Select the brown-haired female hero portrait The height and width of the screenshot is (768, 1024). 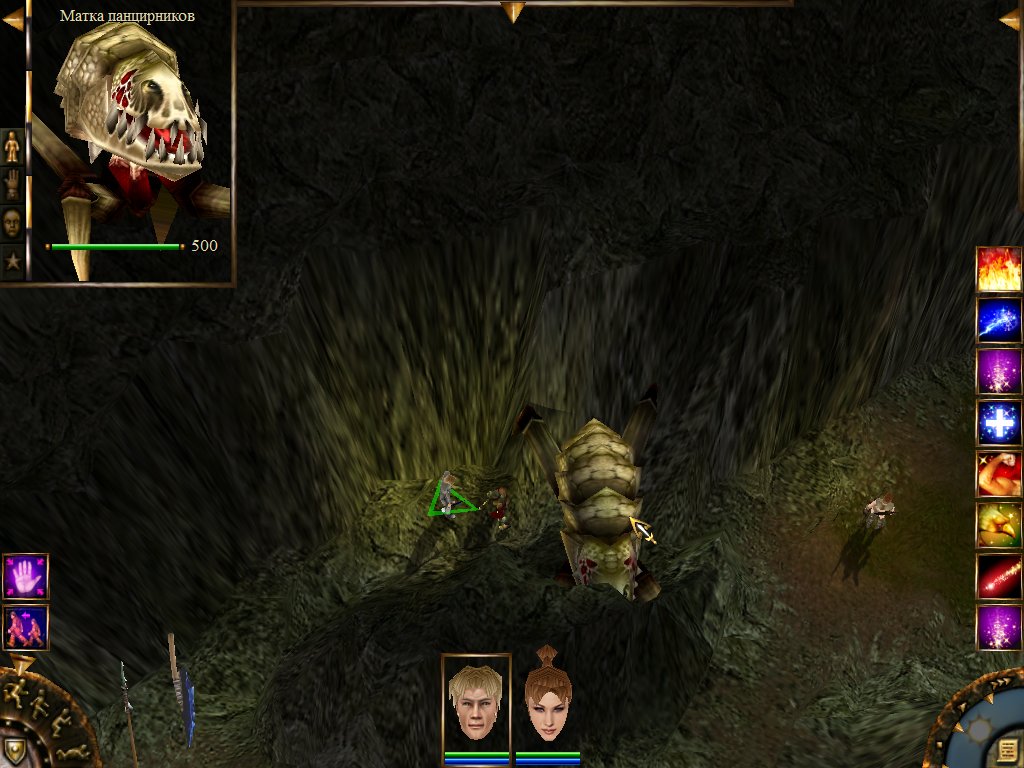pos(547,699)
